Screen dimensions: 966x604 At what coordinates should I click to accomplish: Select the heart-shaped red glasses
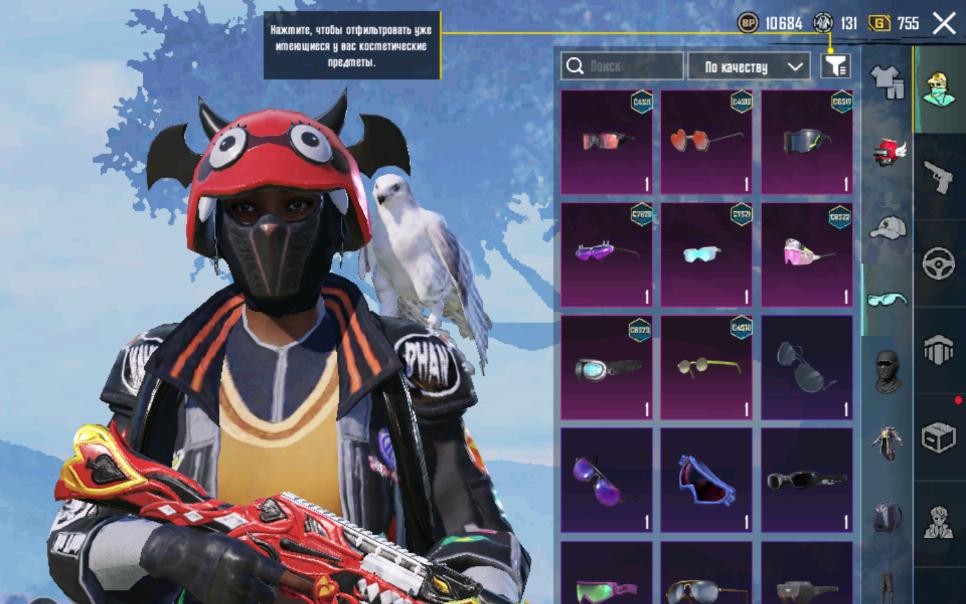[x=706, y=141]
